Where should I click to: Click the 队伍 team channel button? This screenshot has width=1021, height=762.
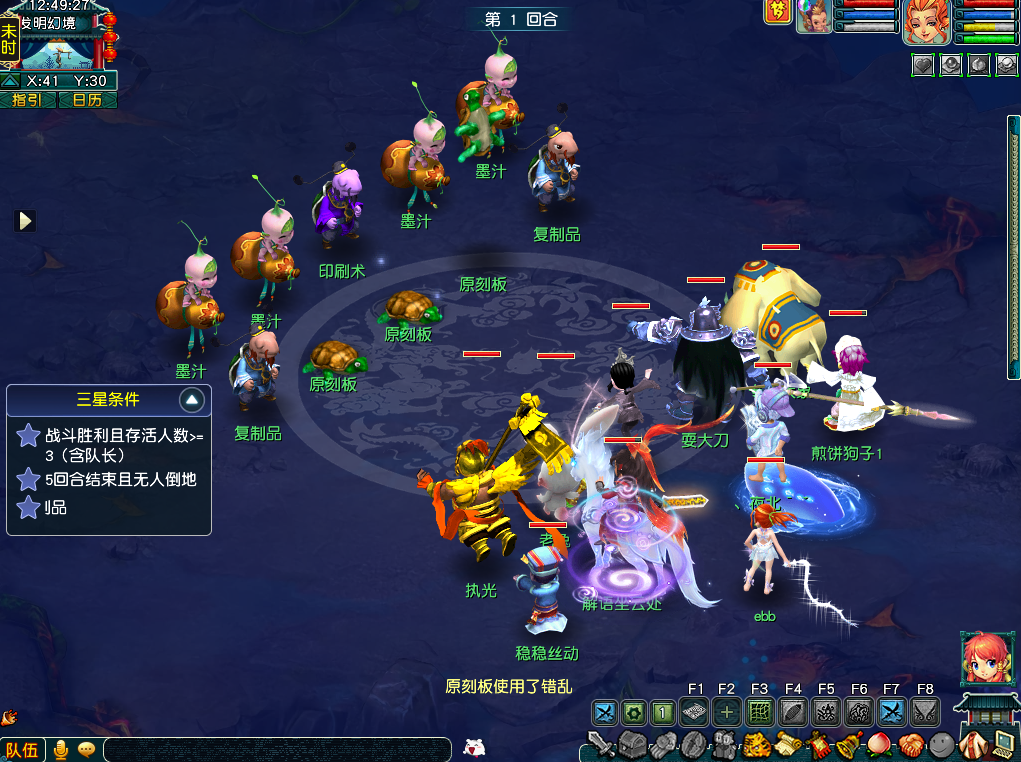pos(22,749)
